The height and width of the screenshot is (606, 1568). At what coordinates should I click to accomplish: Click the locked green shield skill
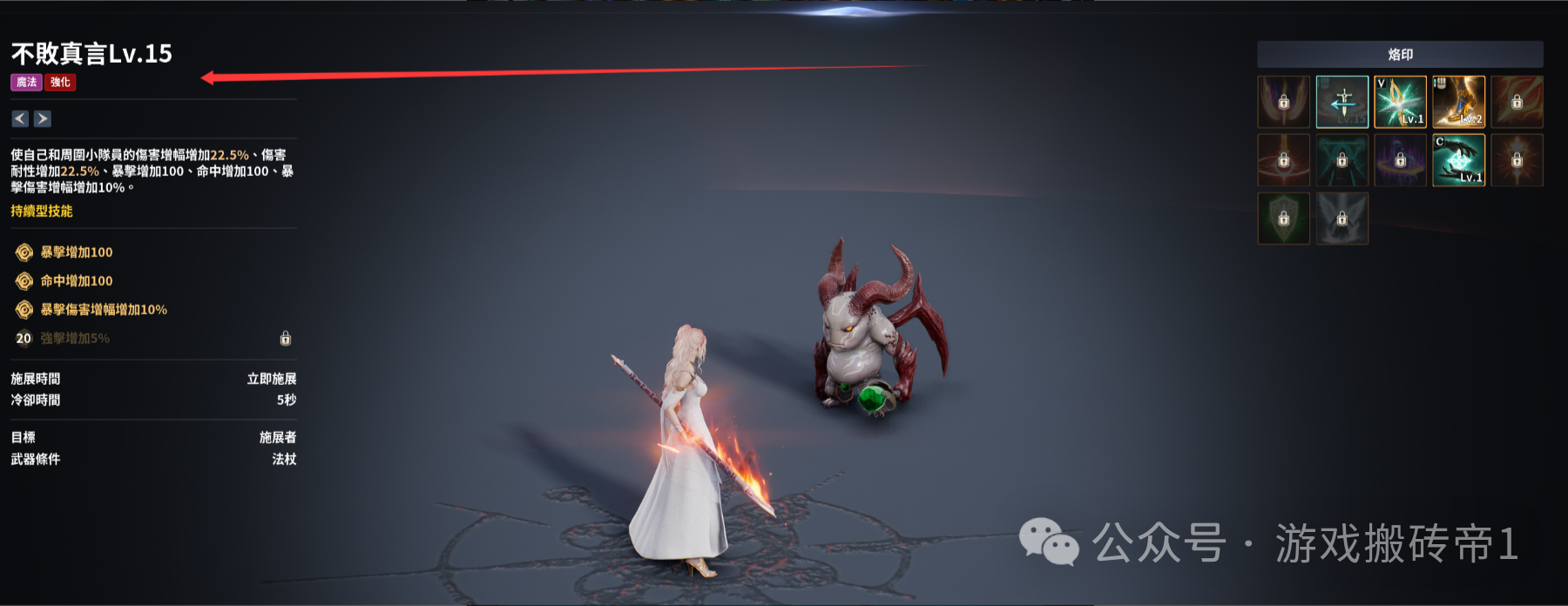[1283, 219]
